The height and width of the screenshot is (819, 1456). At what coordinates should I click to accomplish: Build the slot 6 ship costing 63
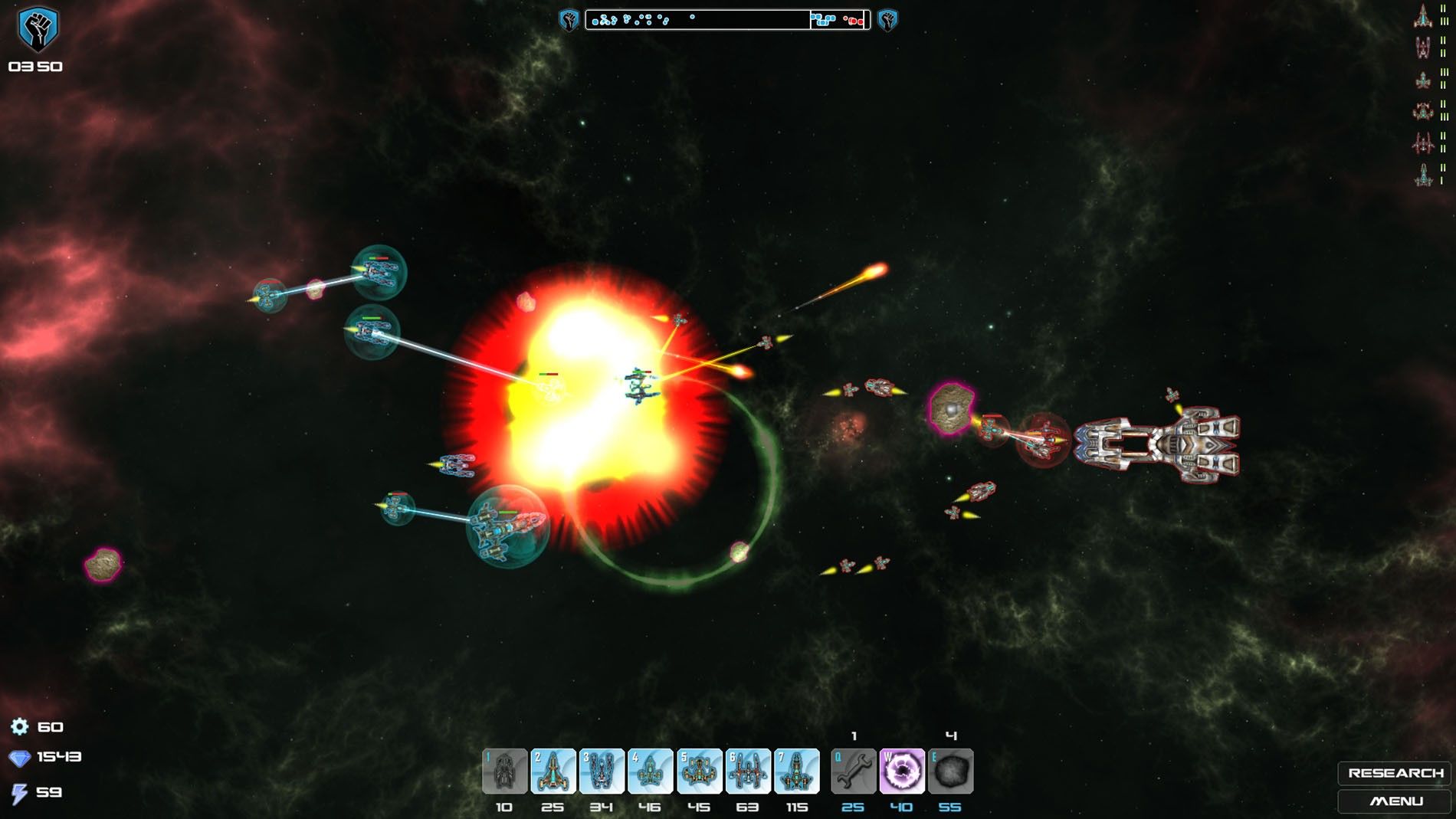pyautogui.click(x=748, y=771)
